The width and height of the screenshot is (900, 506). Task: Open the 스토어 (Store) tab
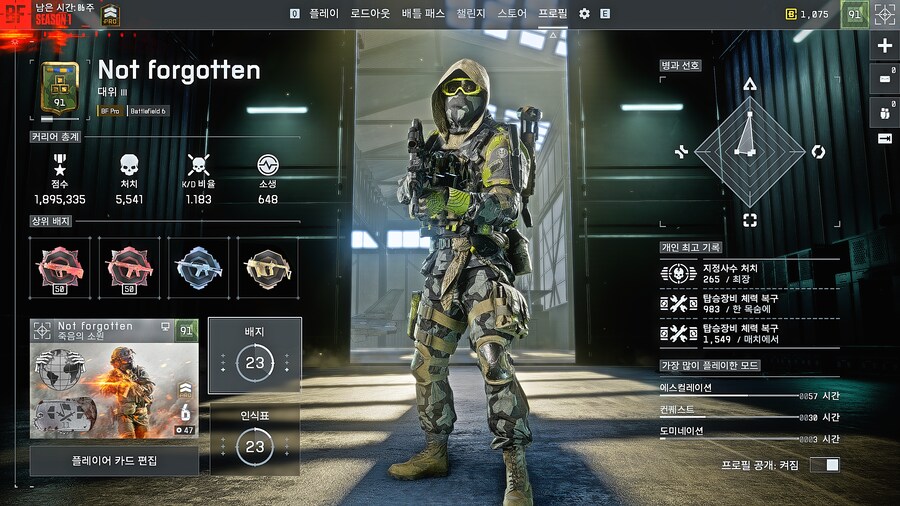tap(512, 14)
